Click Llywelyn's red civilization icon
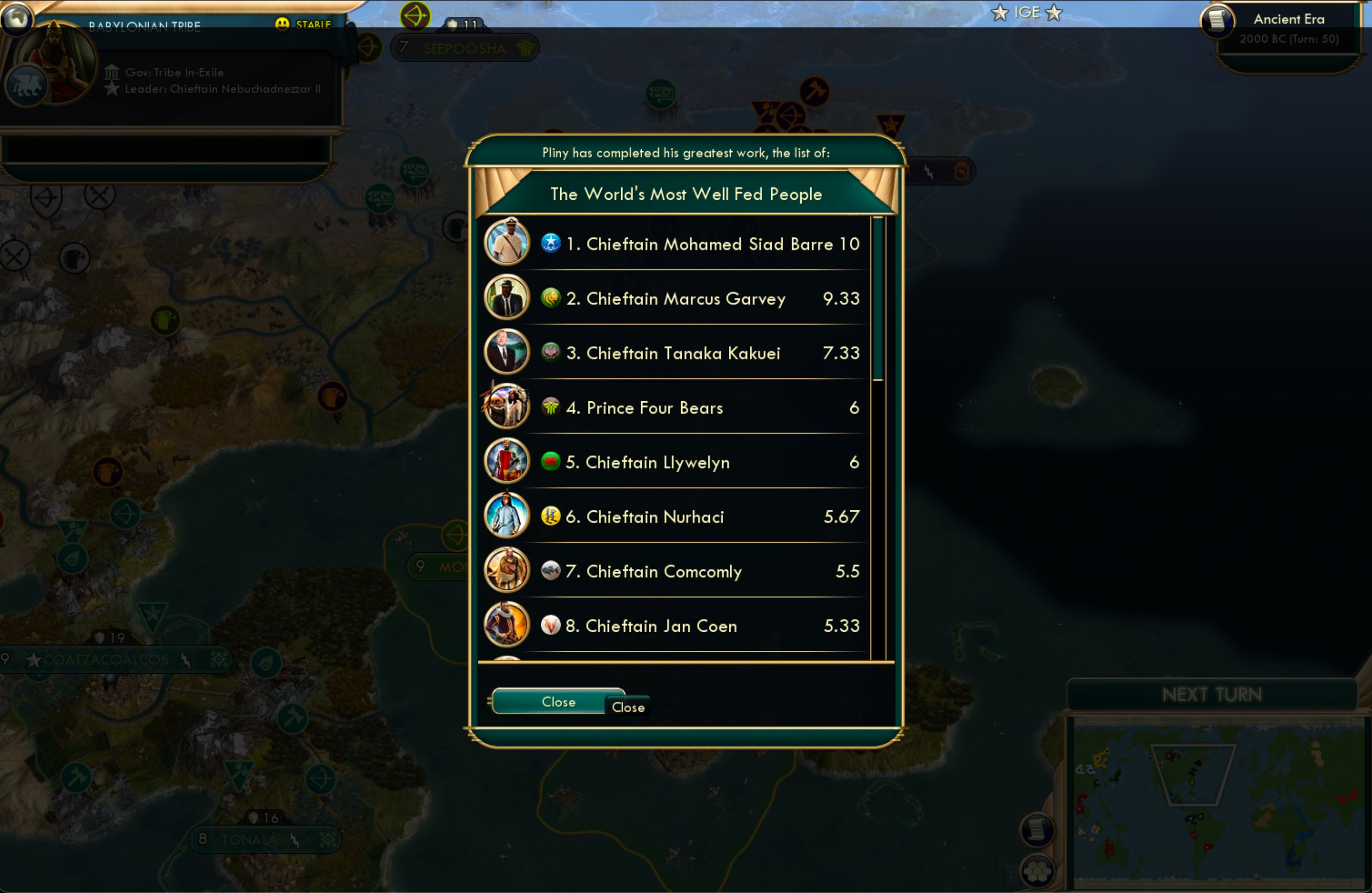Viewport: 1372px width, 893px height. pyautogui.click(x=551, y=462)
